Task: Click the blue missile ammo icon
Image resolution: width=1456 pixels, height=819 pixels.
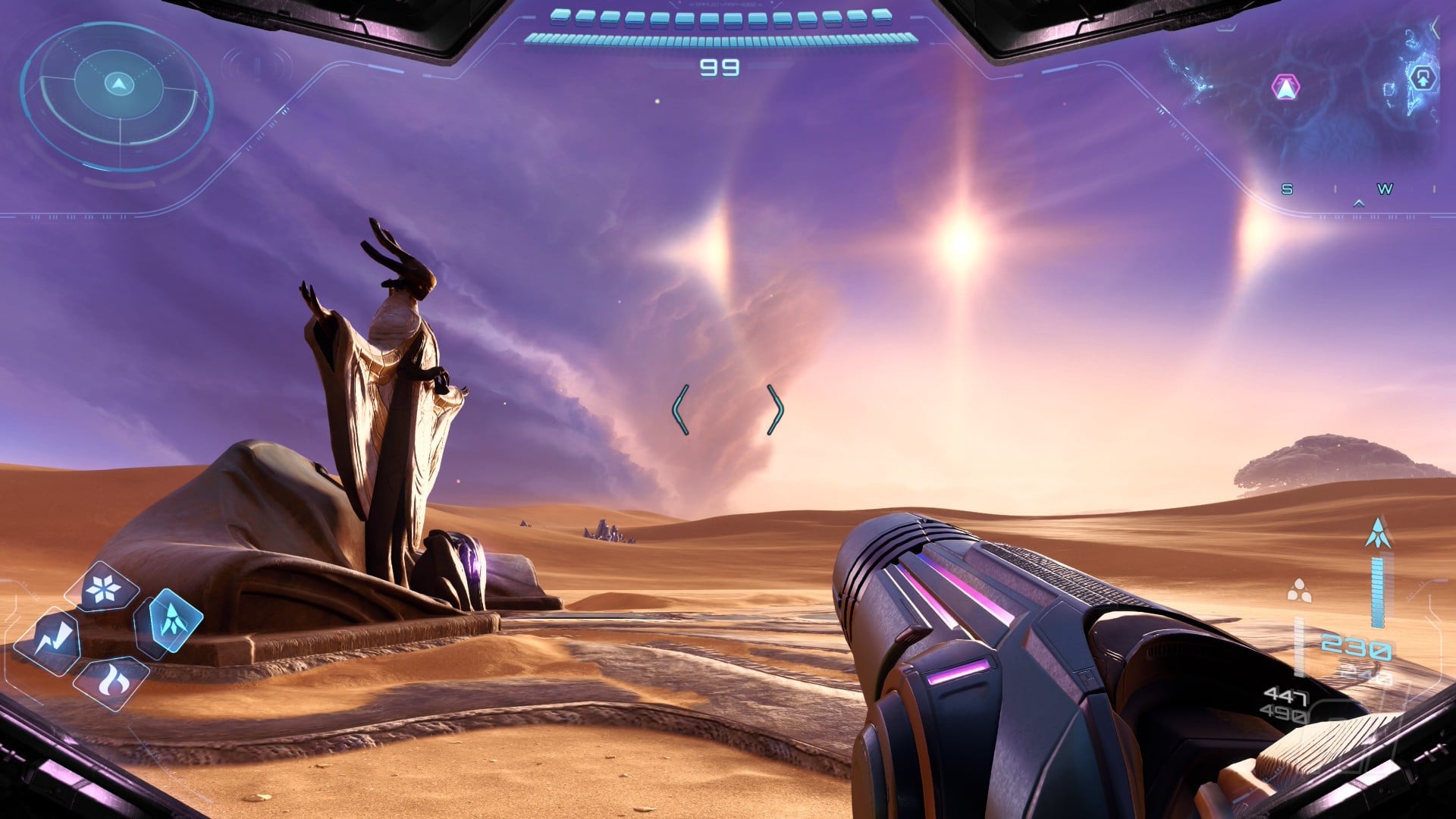Action: [1378, 533]
